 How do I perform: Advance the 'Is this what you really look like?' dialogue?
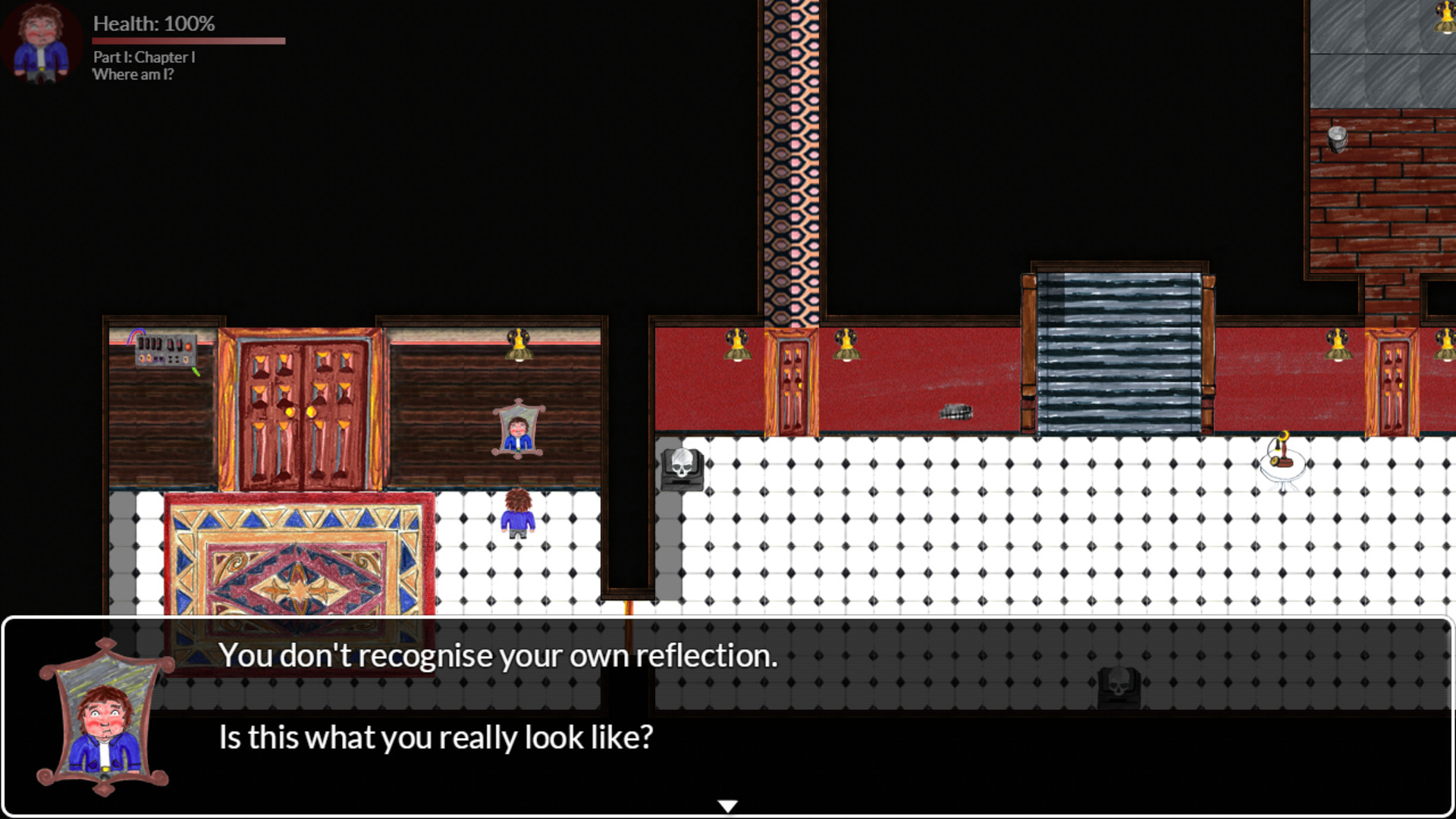point(435,736)
